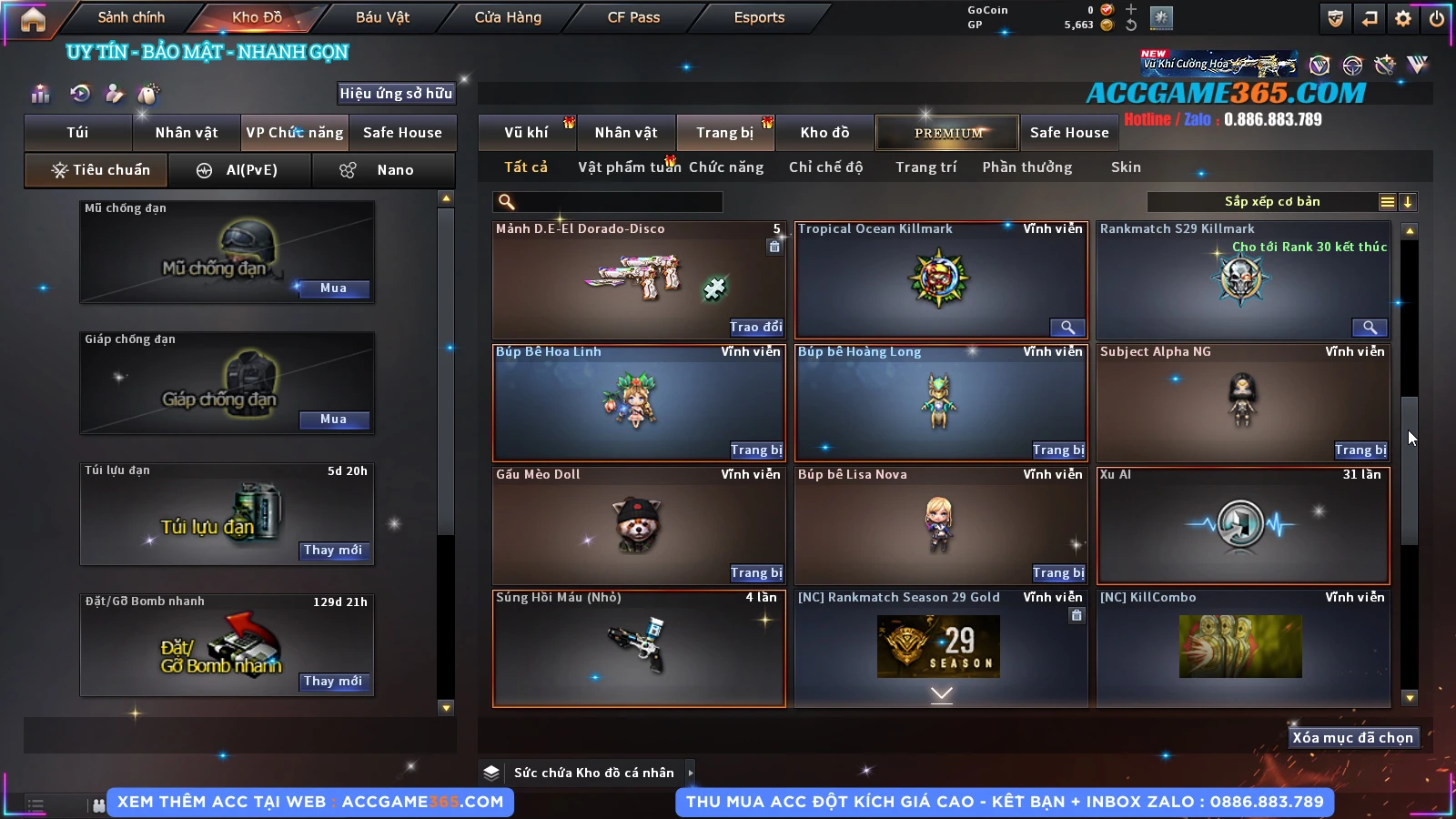Go to the CF Pass menu
The height and width of the screenshot is (819, 1456).
633,17
